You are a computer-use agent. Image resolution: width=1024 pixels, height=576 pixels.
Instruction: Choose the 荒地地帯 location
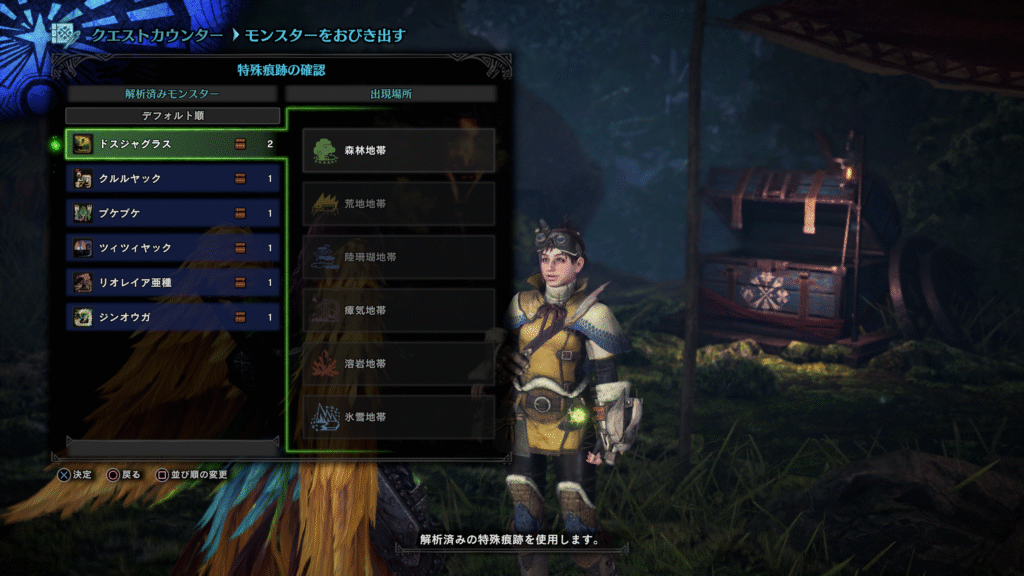tap(398, 203)
